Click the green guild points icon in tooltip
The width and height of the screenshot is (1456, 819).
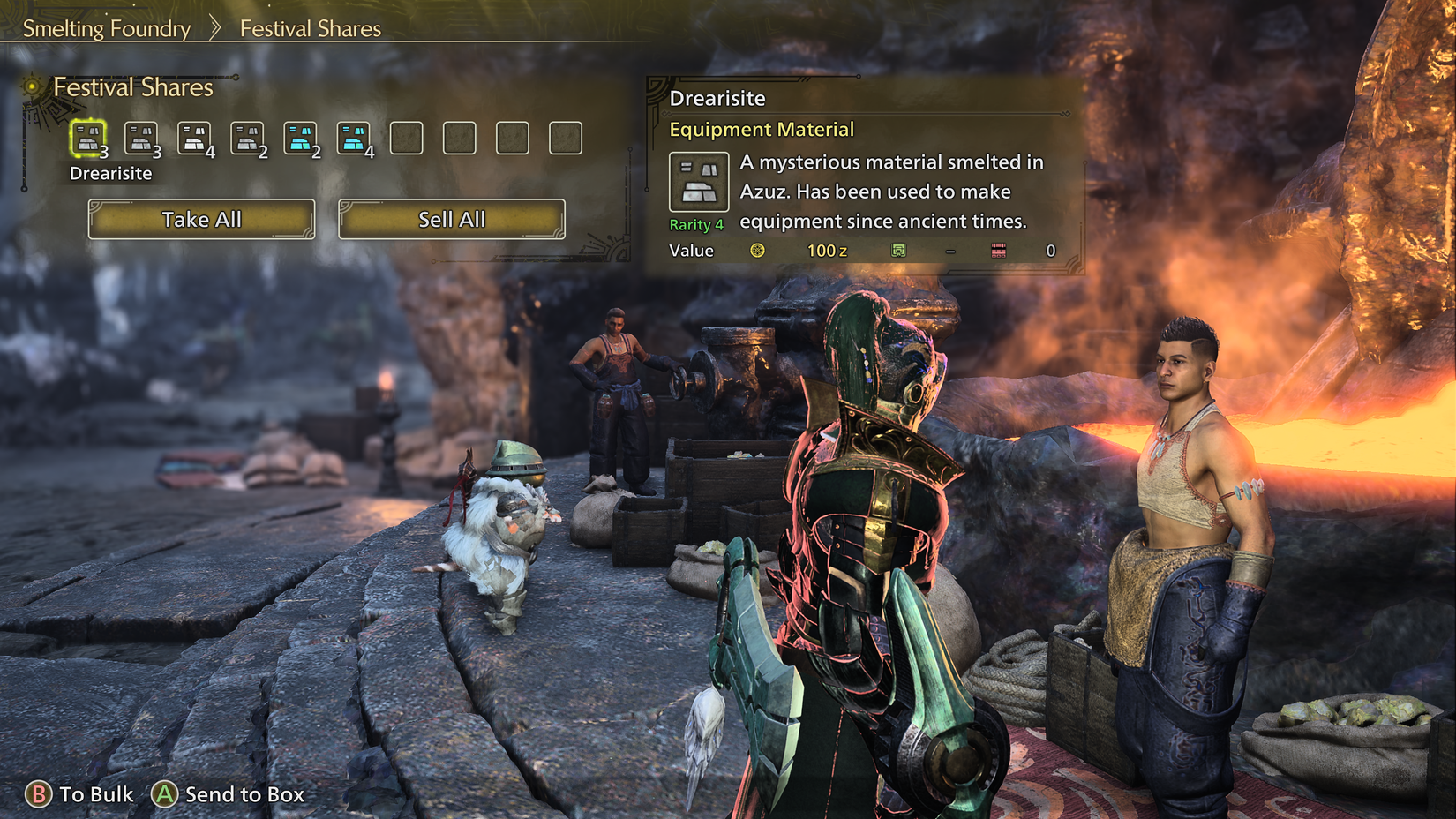[899, 250]
